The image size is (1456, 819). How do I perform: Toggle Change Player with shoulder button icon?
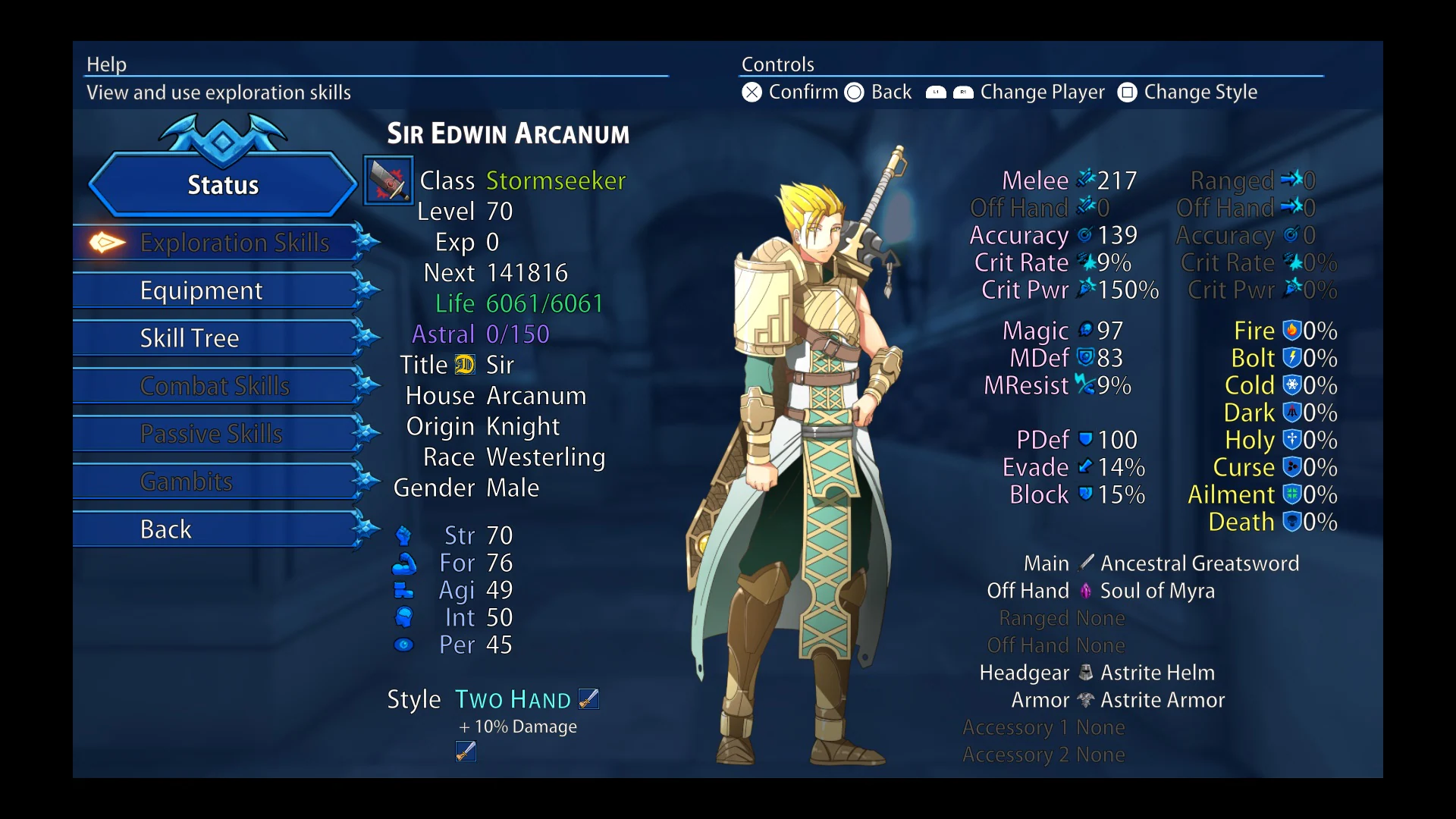[949, 92]
